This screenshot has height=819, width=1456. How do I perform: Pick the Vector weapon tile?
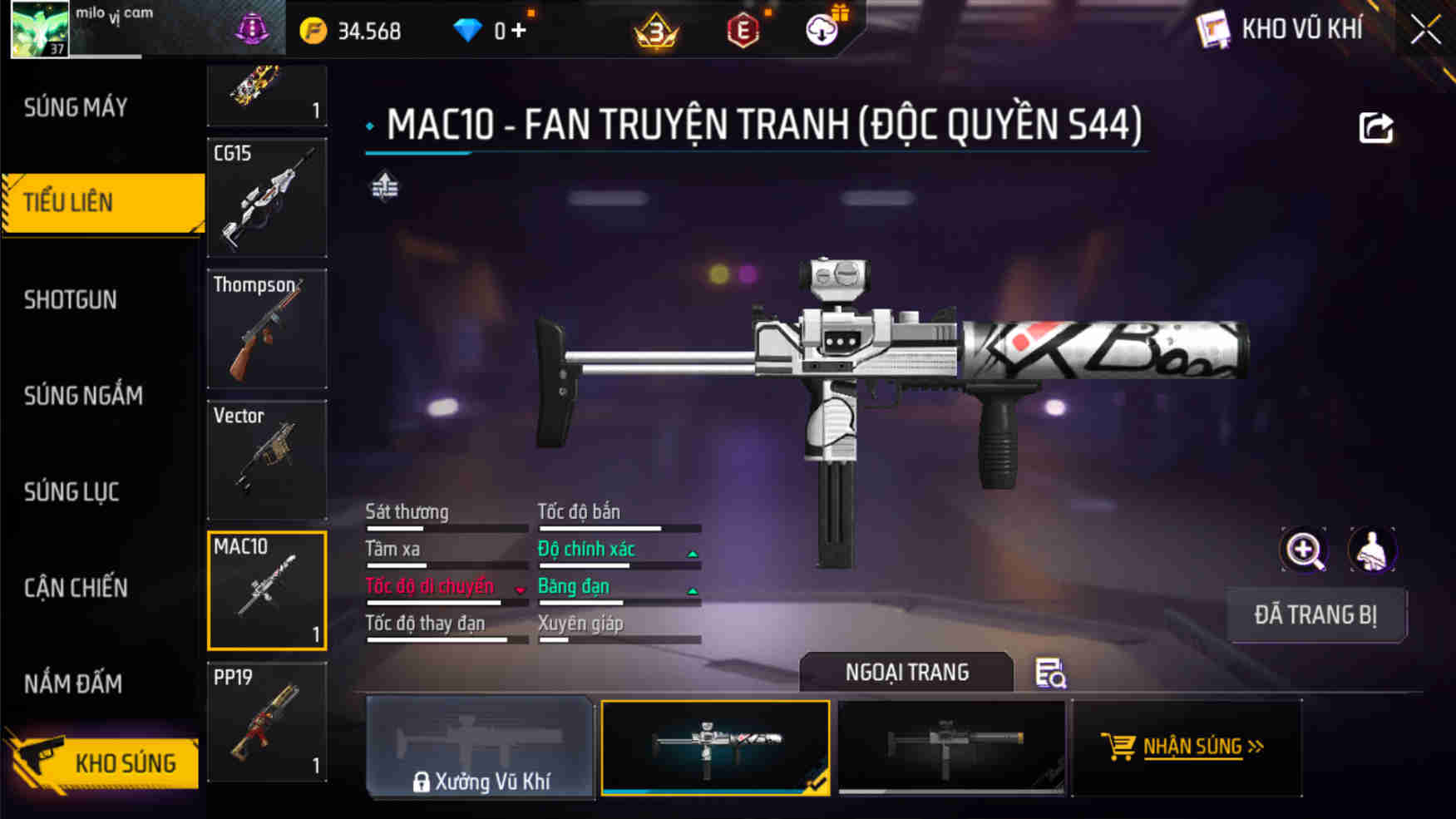click(x=267, y=460)
